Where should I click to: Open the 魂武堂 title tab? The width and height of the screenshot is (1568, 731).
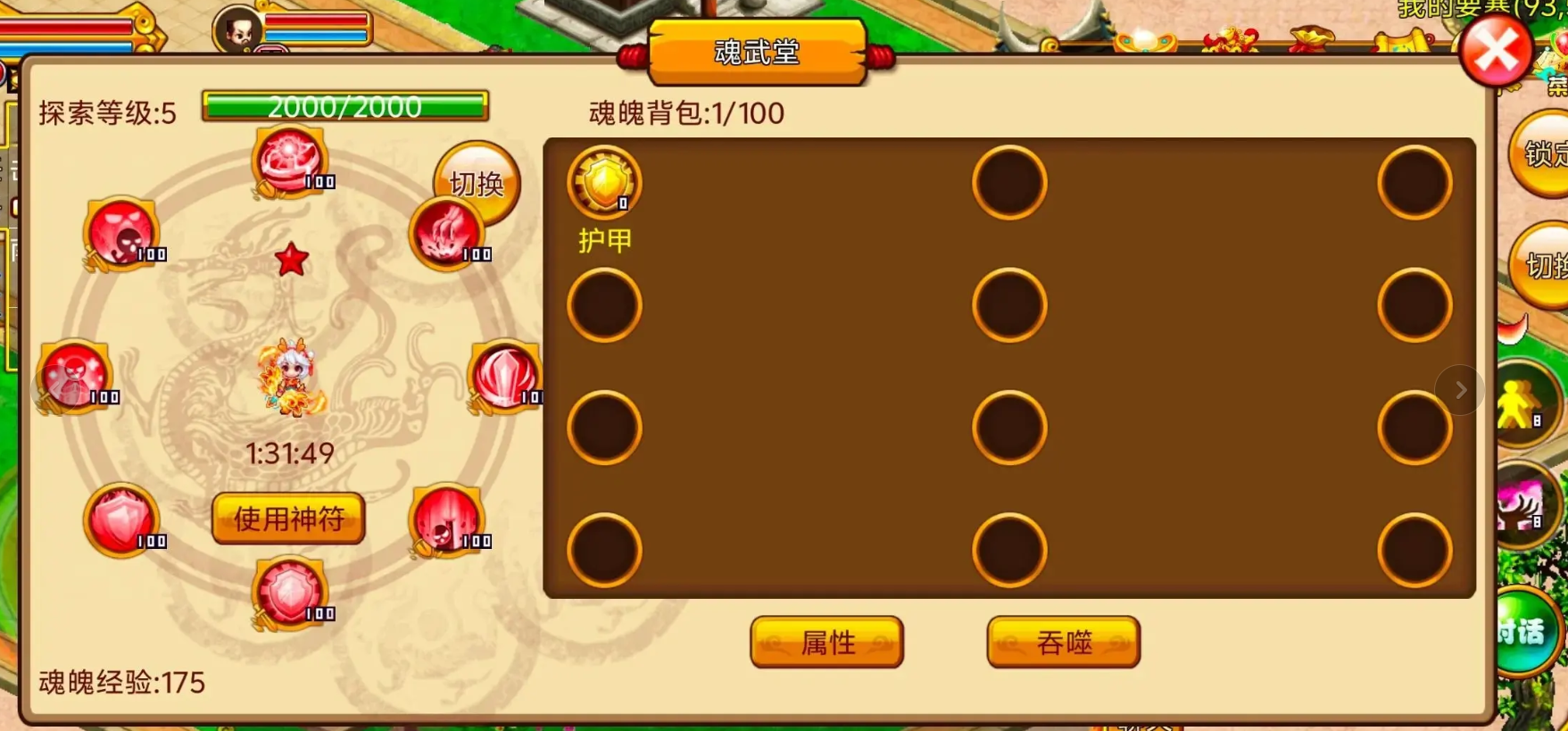tap(757, 54)
